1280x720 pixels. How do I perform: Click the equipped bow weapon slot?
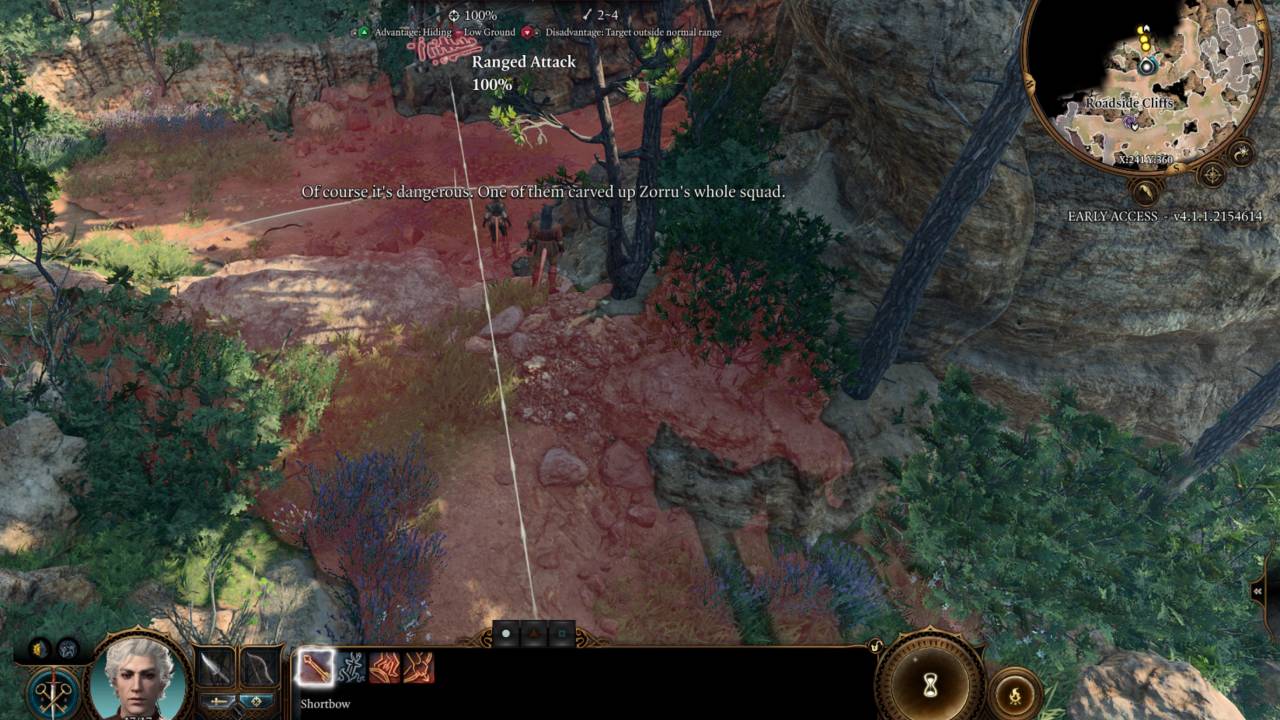[x=260, y=668]
